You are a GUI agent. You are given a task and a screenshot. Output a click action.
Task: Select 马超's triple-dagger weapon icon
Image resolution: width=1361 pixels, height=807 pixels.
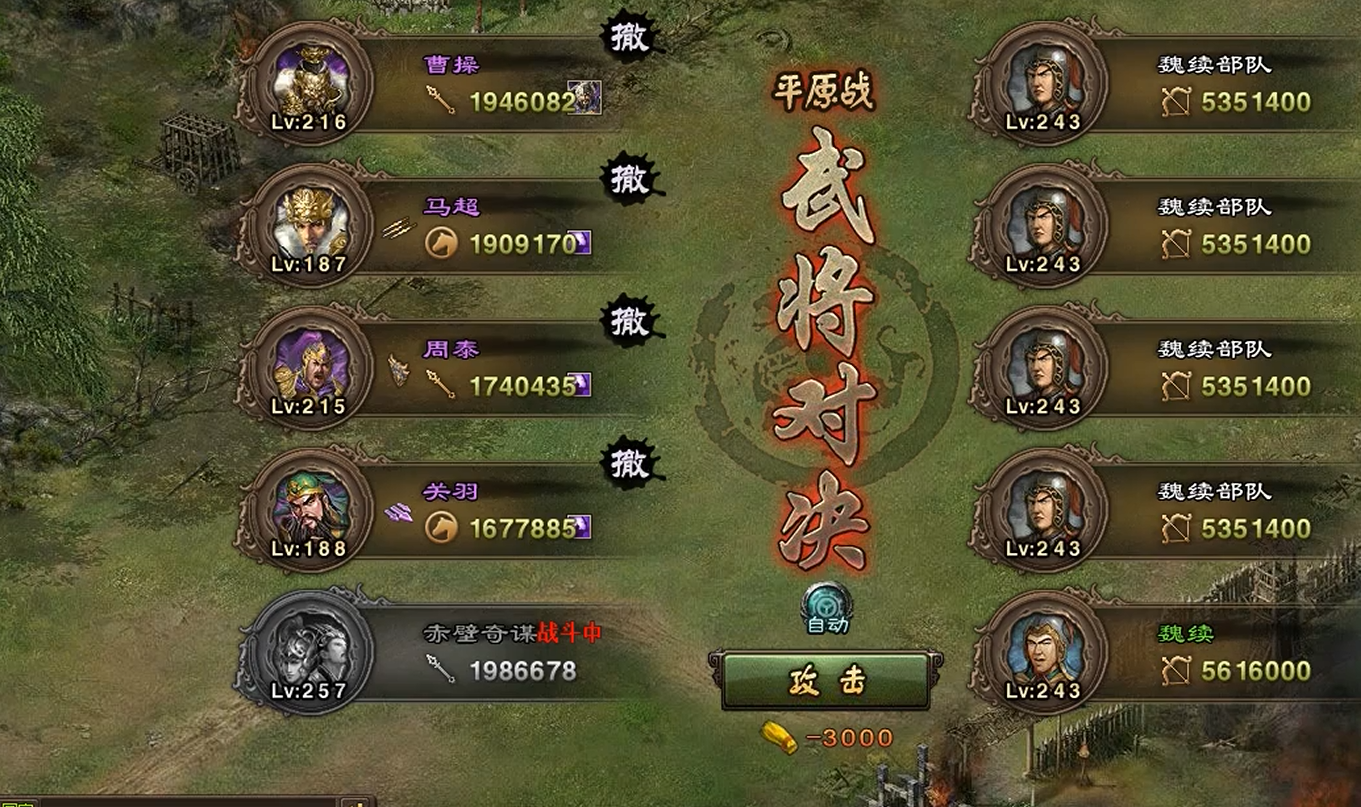click(x=399, y=228)
